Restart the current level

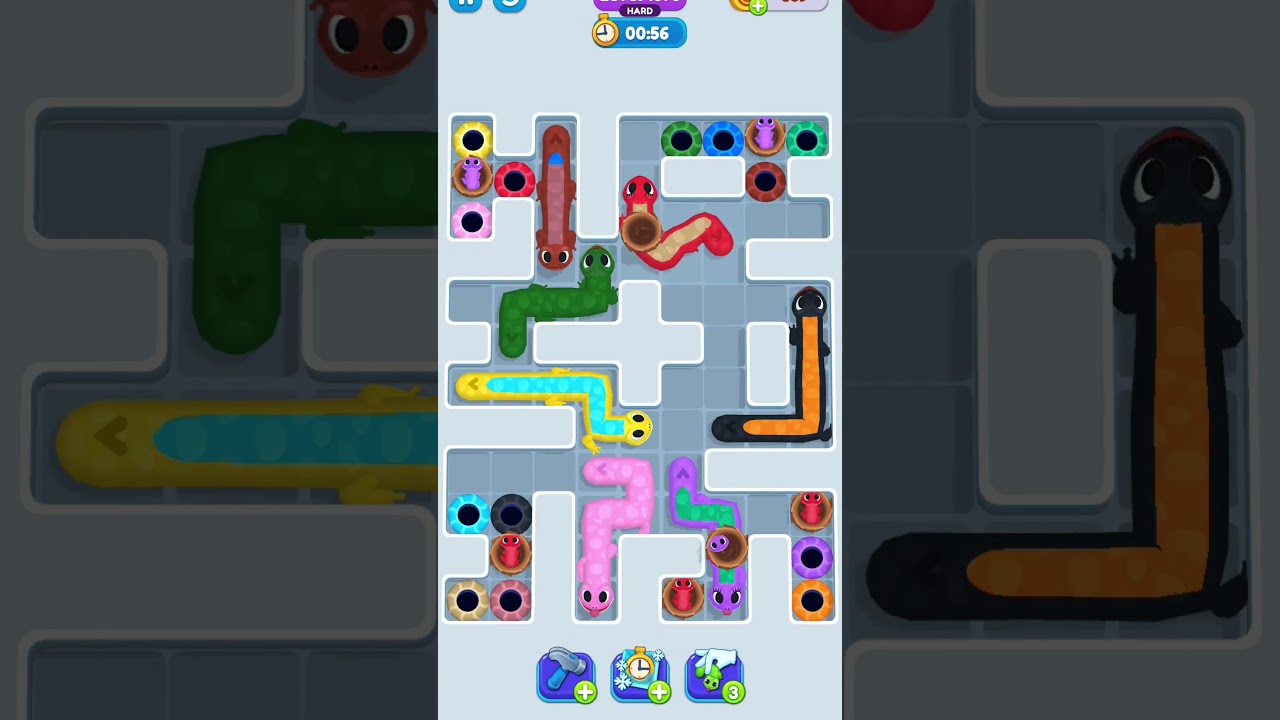(x=508, y=5)
